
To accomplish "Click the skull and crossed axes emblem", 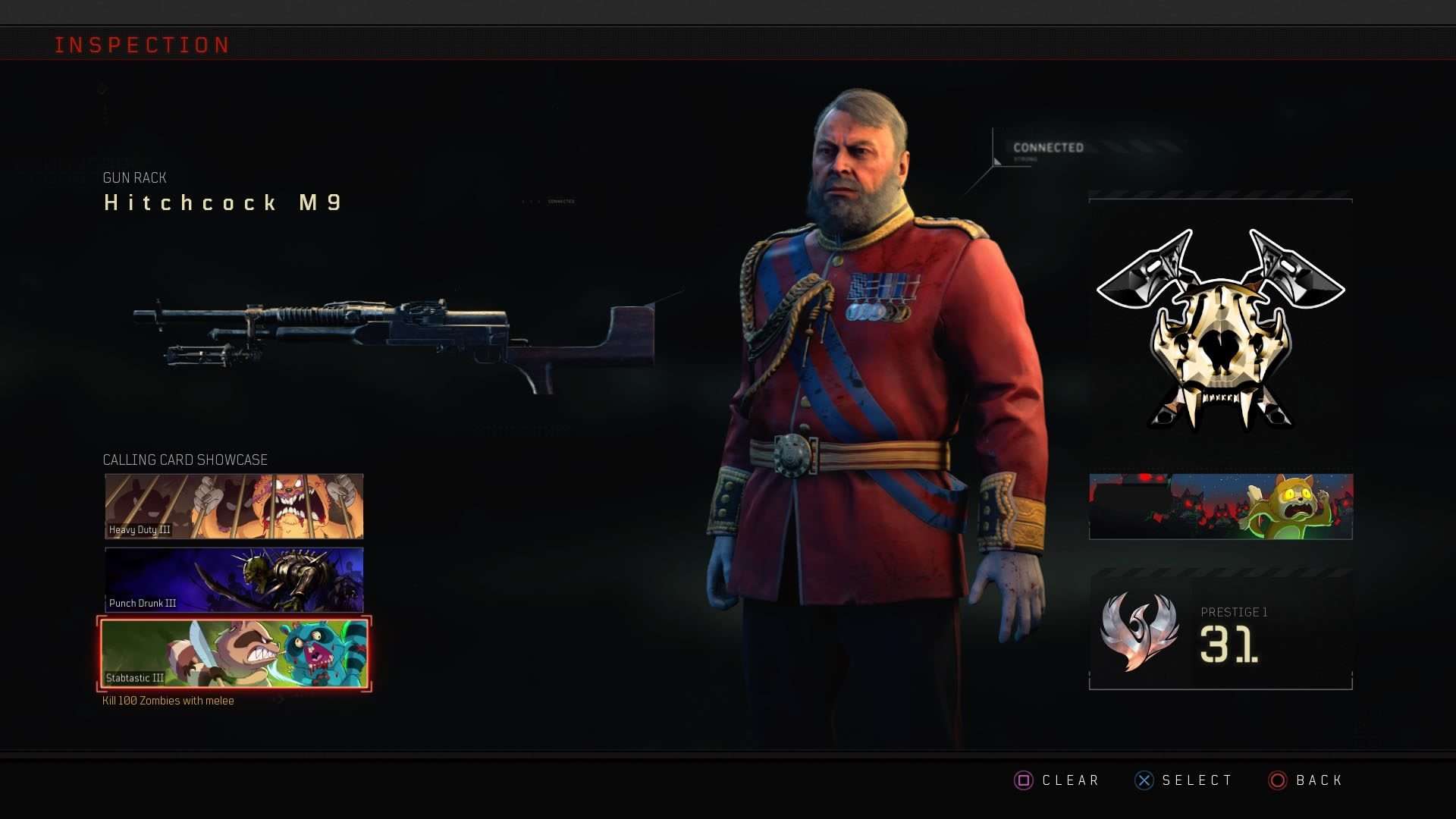I will point(1219,326).
